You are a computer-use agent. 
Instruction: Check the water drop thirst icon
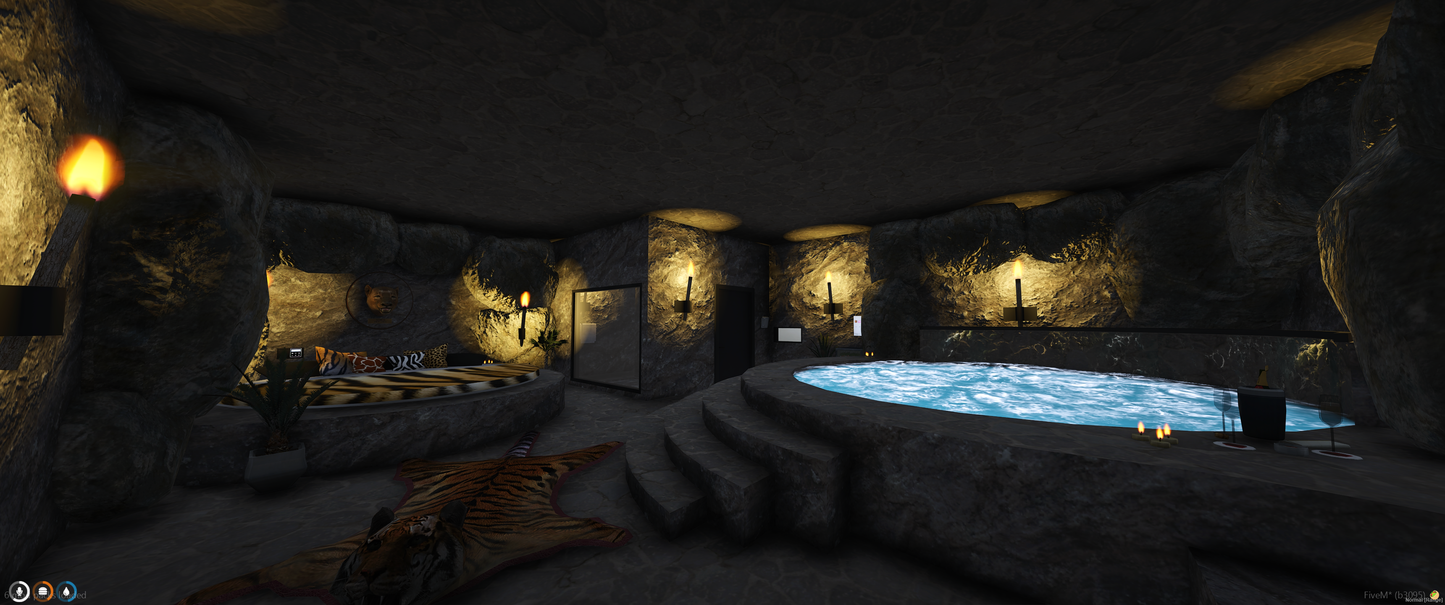66,591
